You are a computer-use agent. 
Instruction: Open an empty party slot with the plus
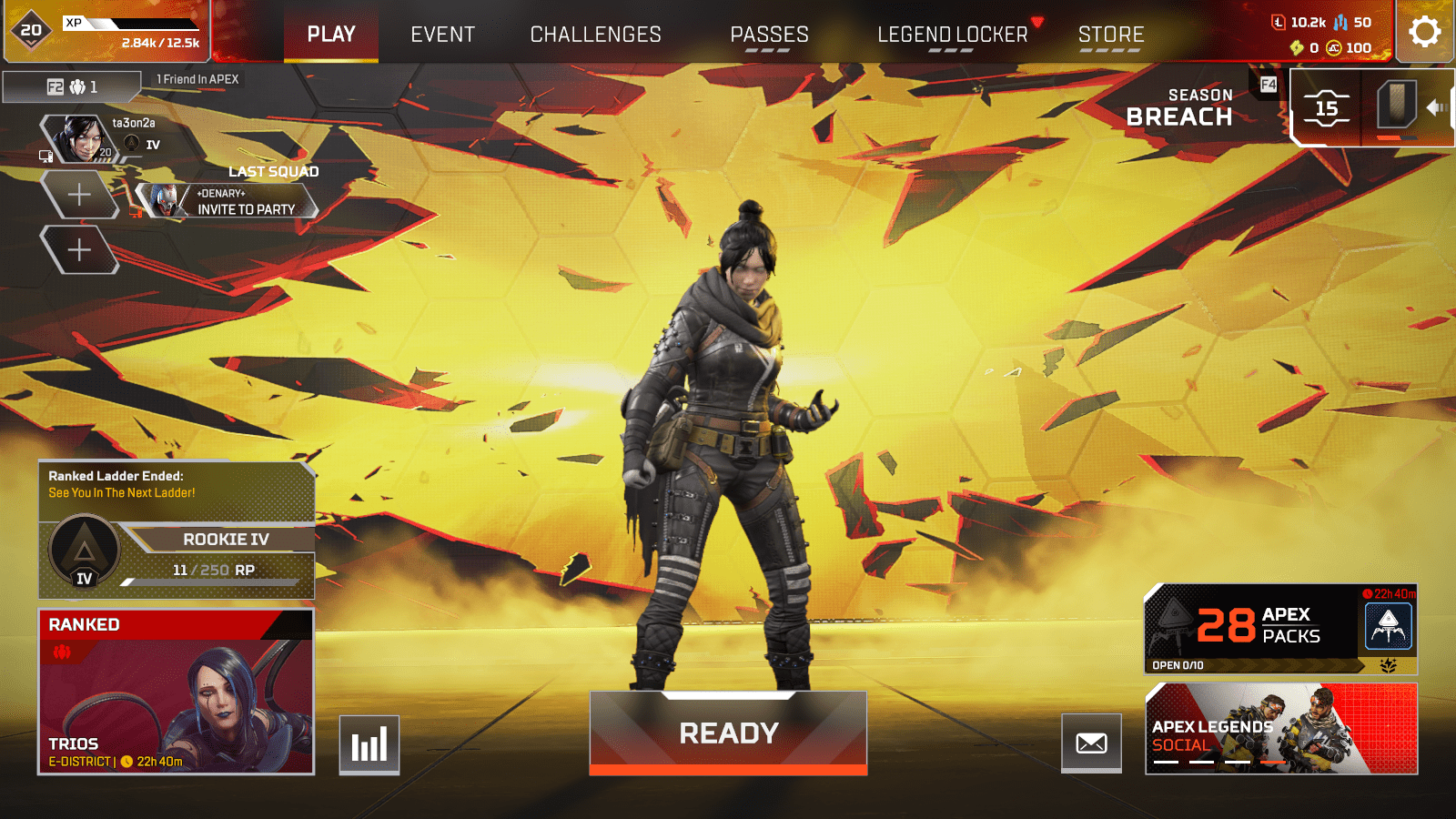[80, 194]
